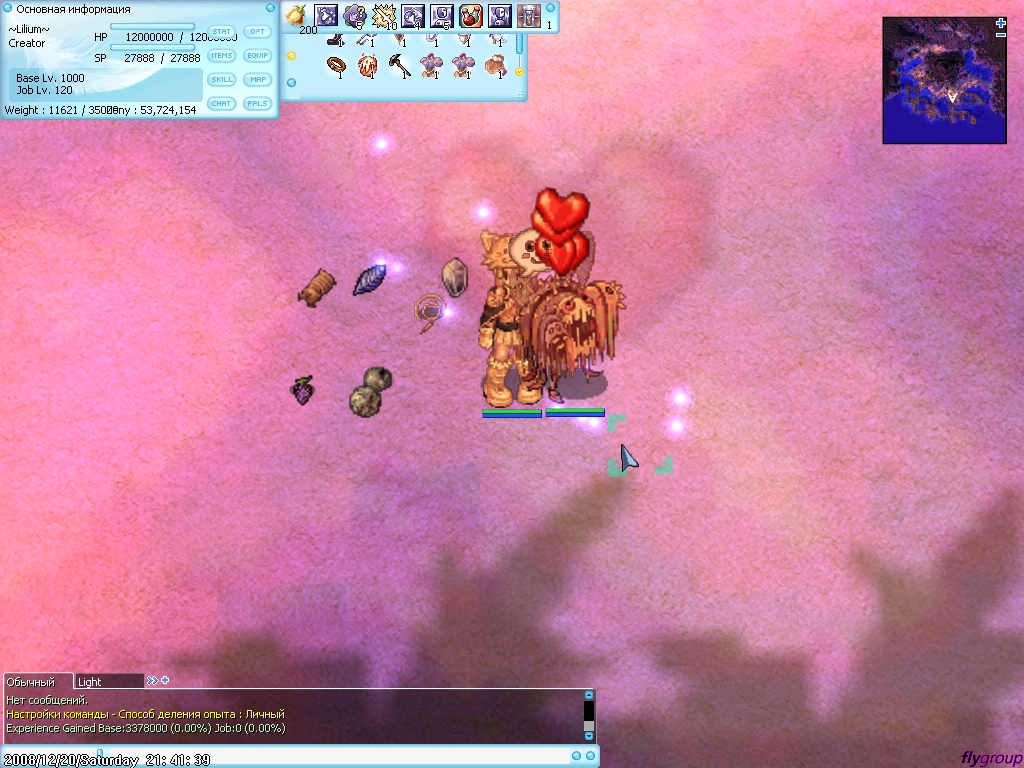Open the CHAT room button
1024x768 pixels.
tap(222, 104)
